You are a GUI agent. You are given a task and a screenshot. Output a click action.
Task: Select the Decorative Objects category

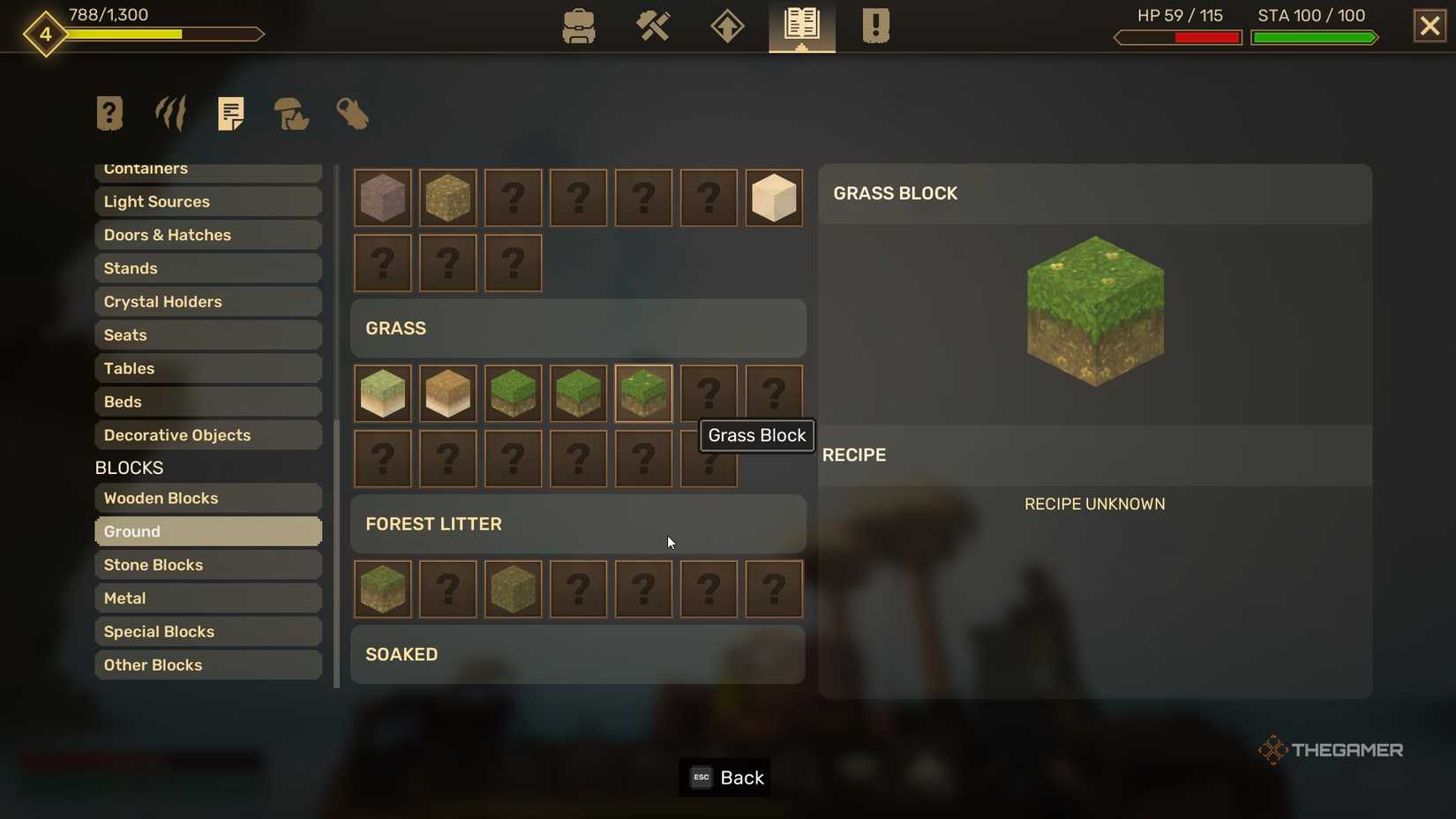[x=208, y=435]
